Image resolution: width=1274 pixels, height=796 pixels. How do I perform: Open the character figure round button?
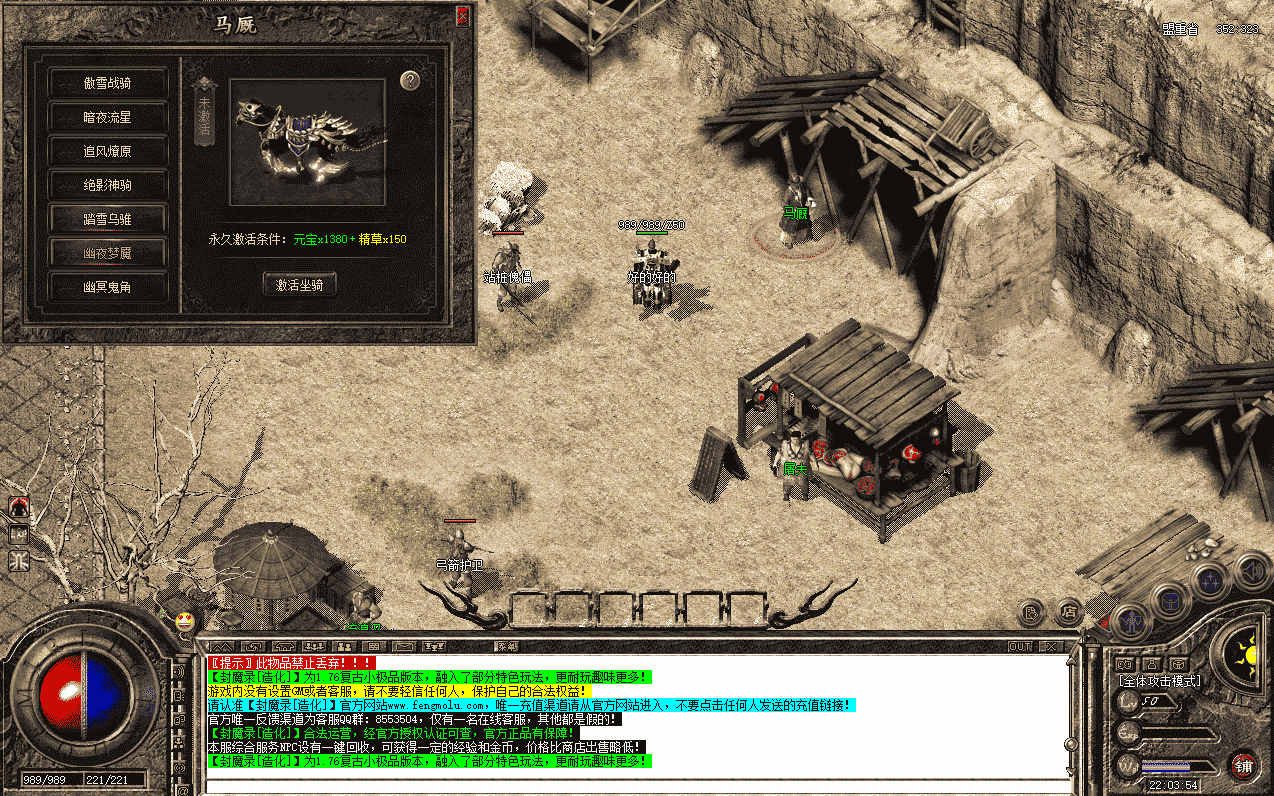coord(1130,622)
